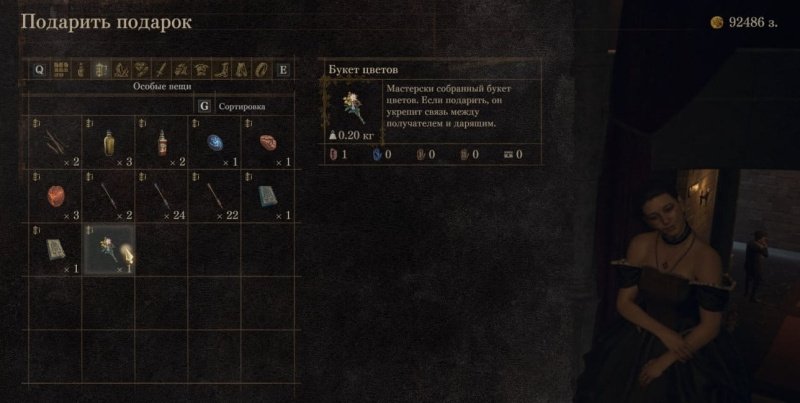Open the potion flask category tab

80,70
